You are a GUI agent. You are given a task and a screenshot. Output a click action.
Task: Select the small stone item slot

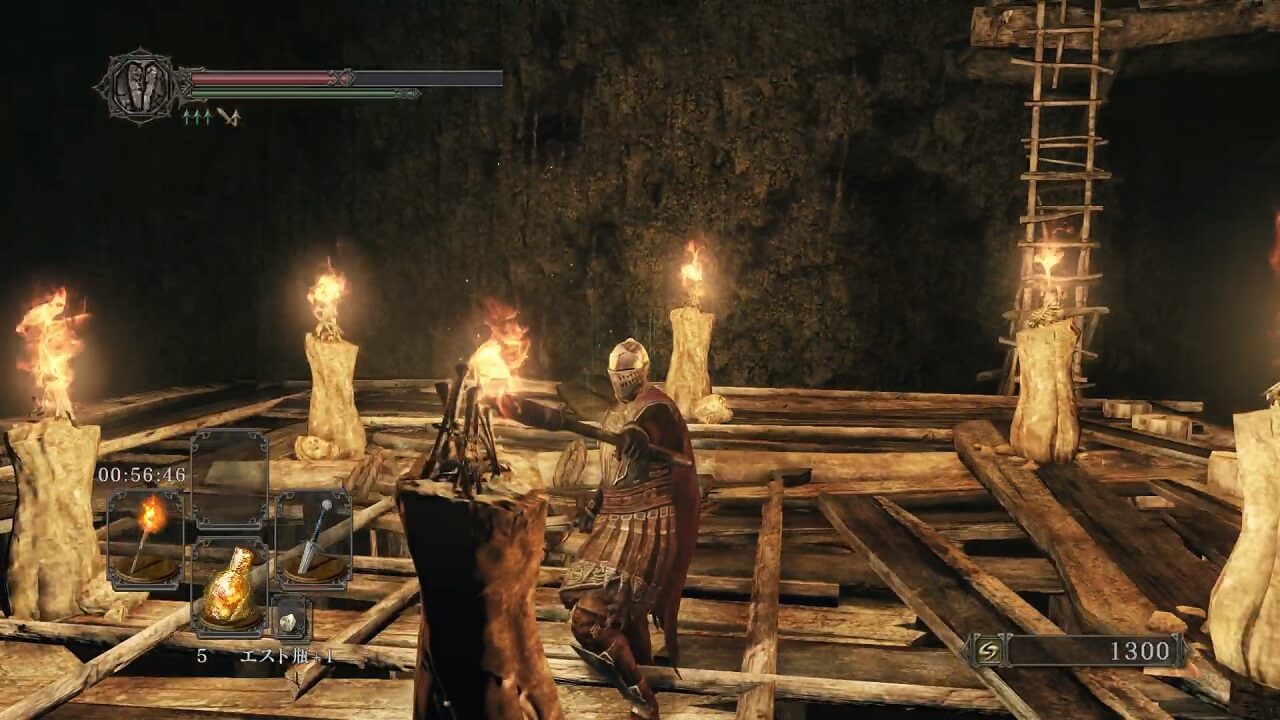[x=291, y=618]
